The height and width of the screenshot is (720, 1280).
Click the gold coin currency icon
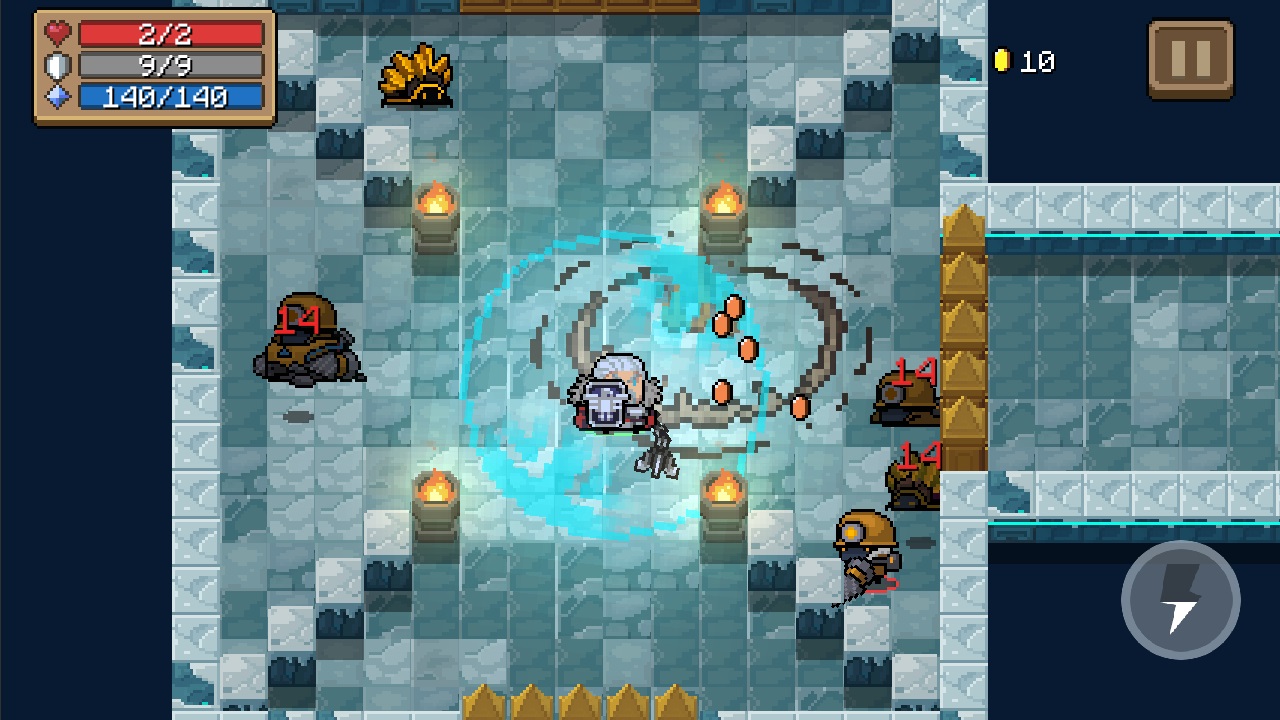coord(1005,60)
